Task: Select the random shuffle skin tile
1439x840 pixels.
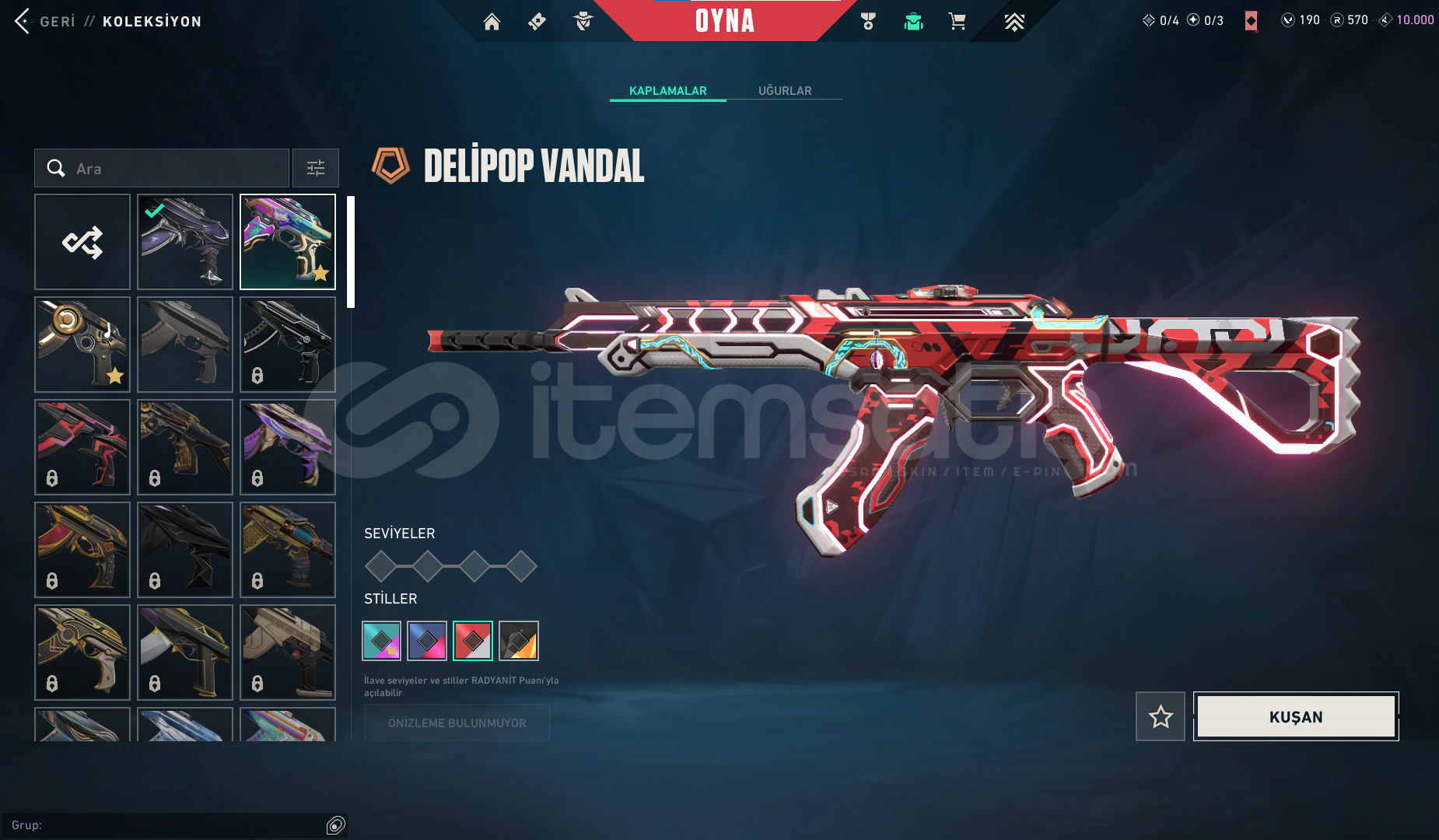Action: (x=82, y=242)
